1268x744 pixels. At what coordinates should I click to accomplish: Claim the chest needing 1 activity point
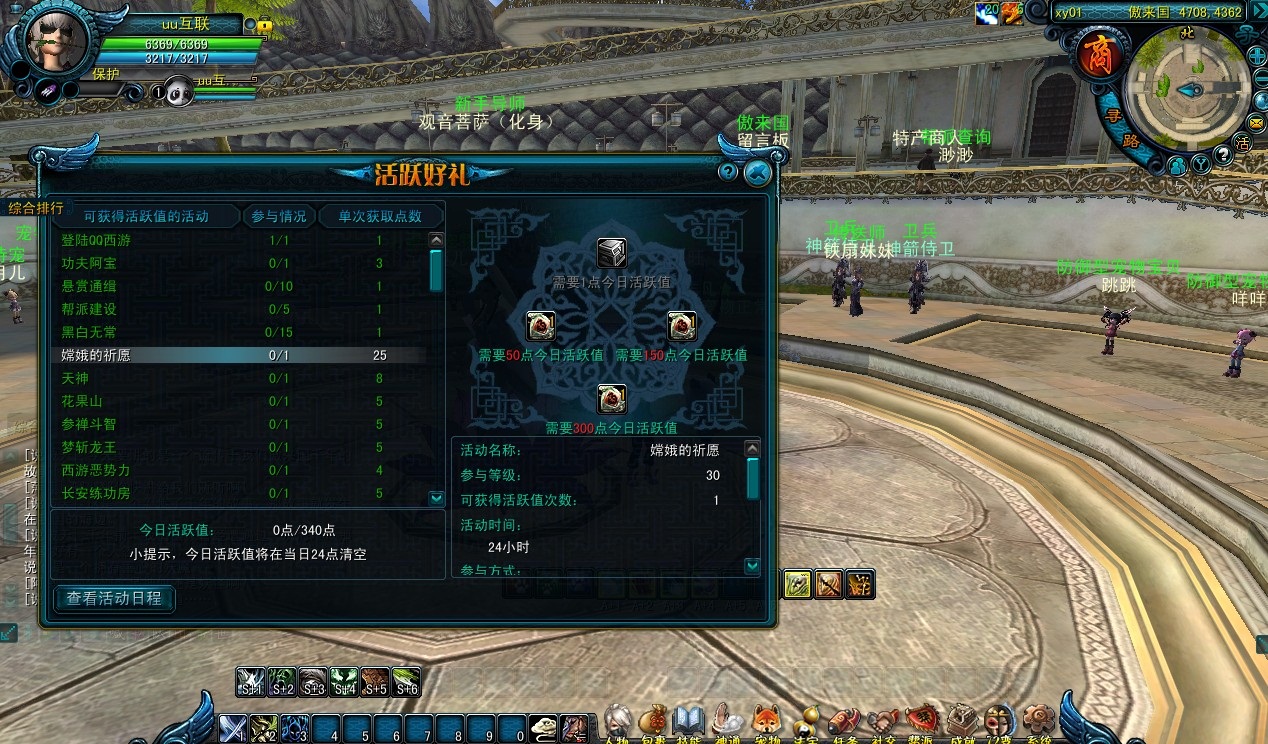pos(611,253)
